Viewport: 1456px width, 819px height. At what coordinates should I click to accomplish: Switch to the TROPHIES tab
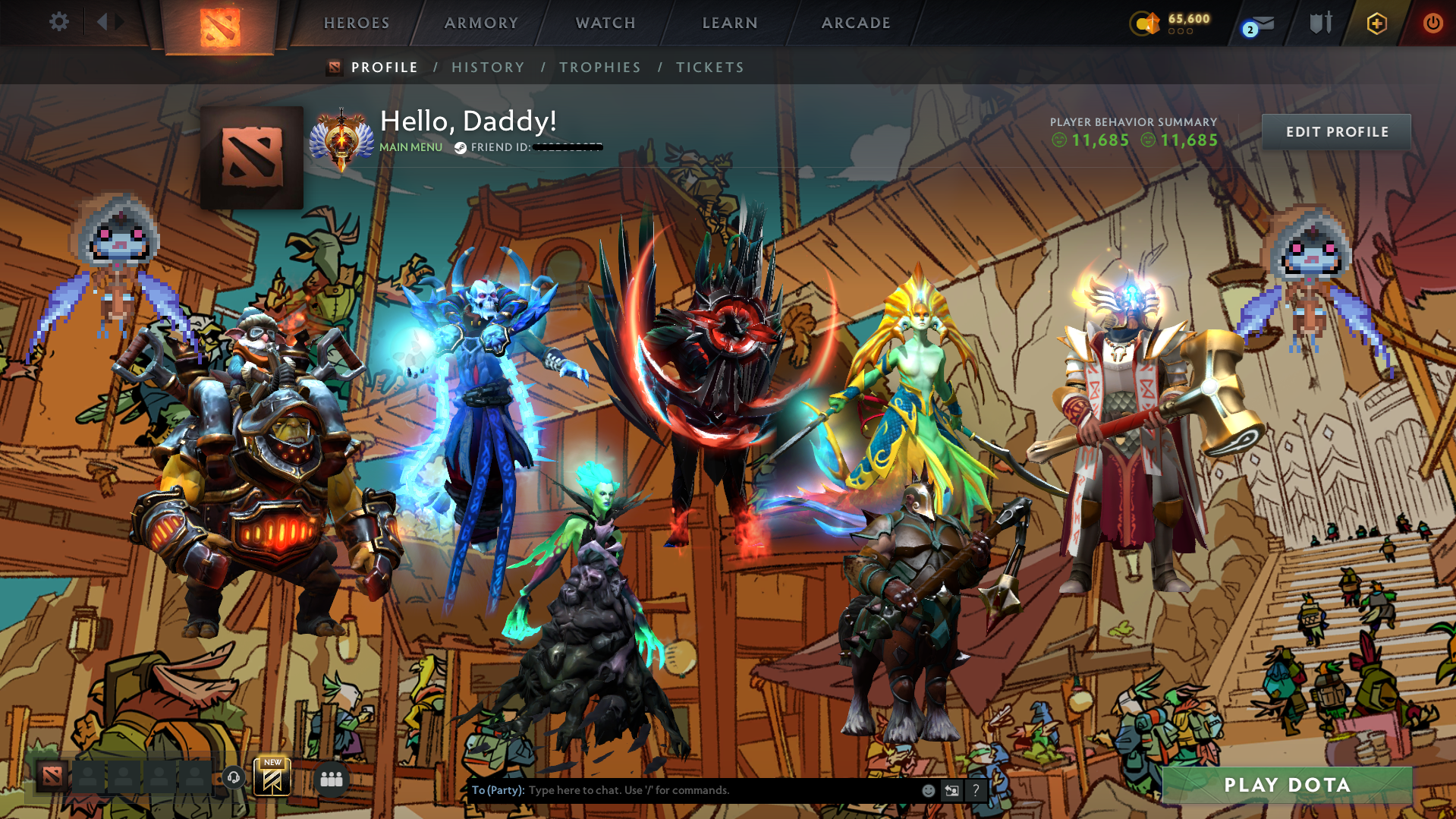pos(599,68)
